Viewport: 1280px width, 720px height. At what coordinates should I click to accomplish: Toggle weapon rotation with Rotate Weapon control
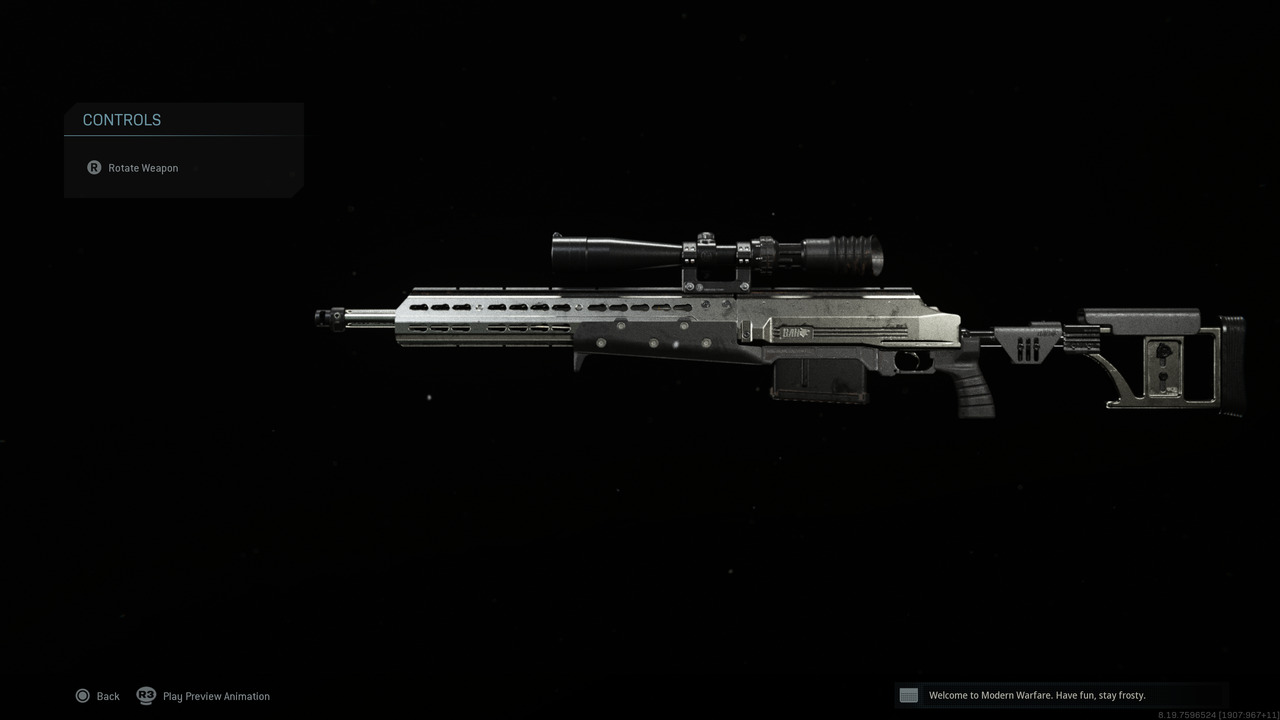(143, 167)
